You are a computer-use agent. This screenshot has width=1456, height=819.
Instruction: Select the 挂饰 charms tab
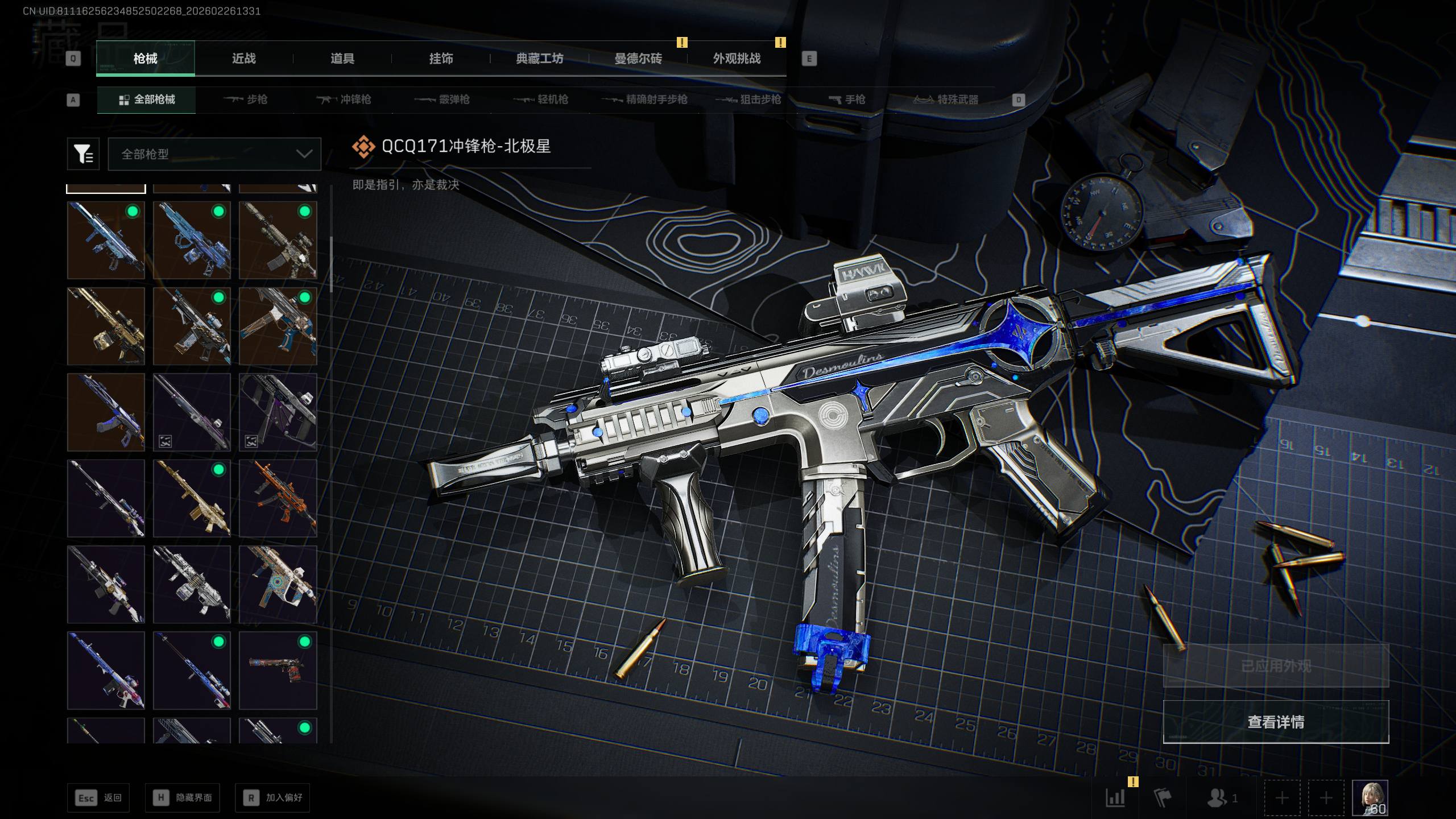point(441,59)
